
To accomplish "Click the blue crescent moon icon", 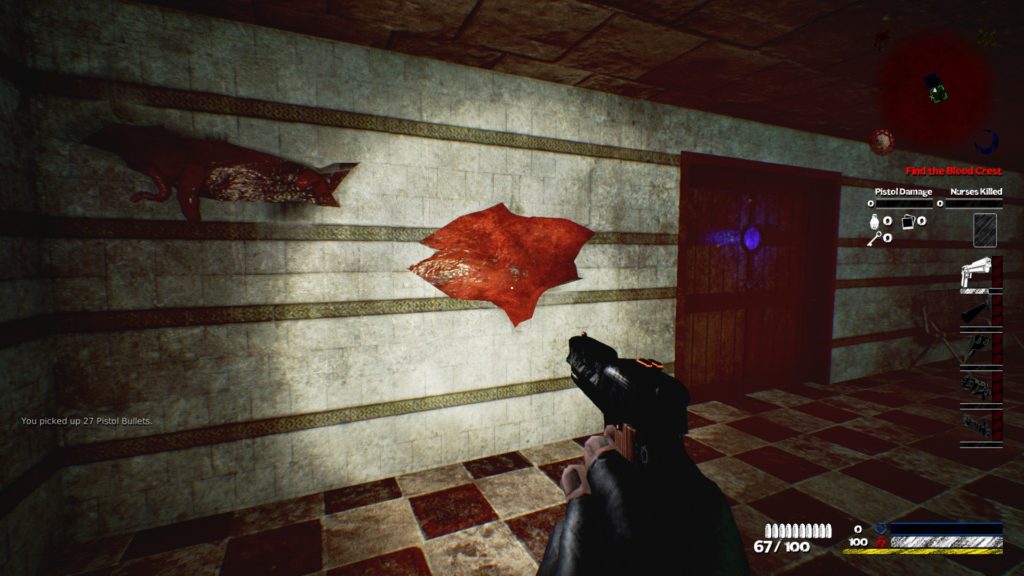I will click(988, 142).
